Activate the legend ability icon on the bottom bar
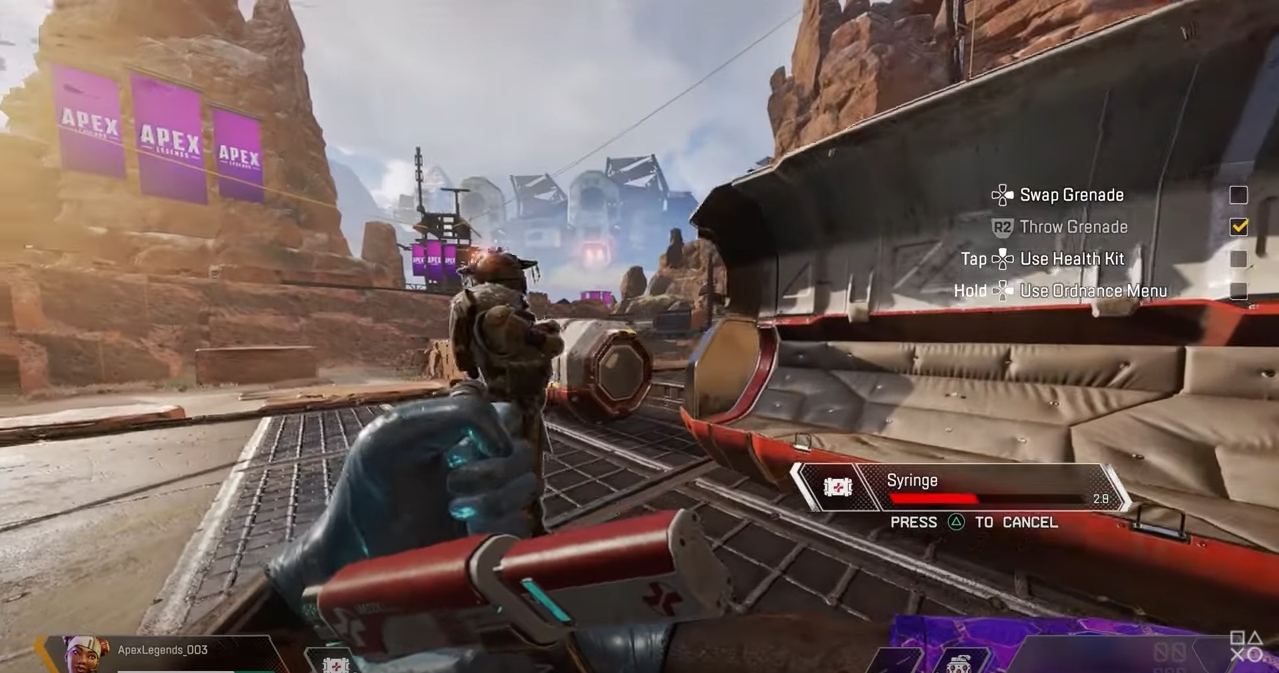Image resolution: width=1279 pixels, height=673 pixels. (960, 662)
